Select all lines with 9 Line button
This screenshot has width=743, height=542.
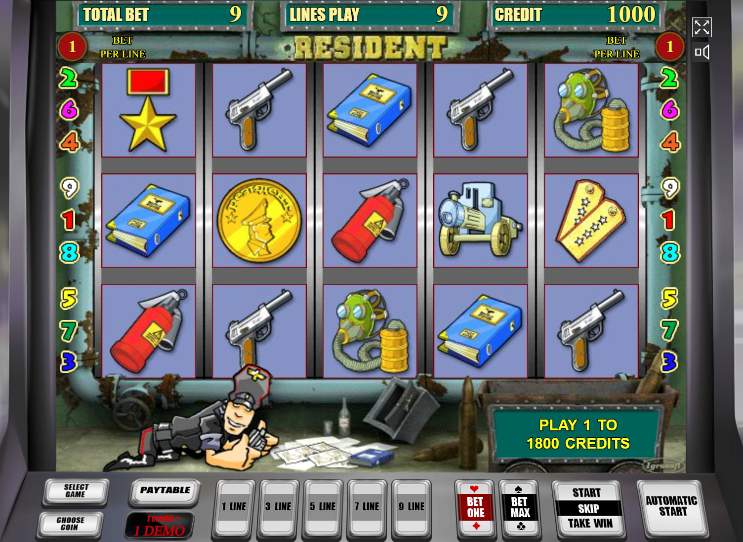pos(410,507)
